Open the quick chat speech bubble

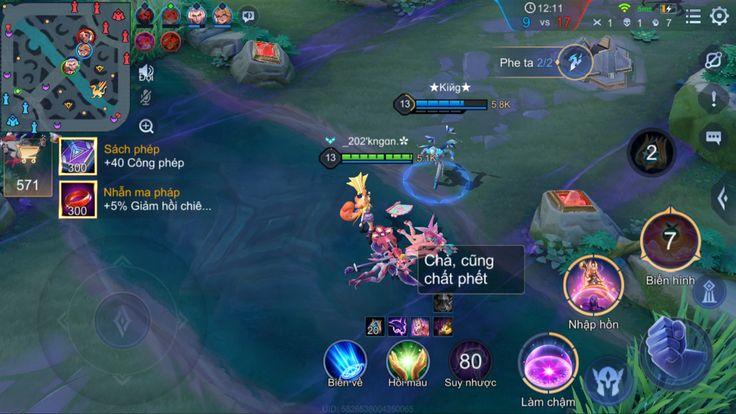[x=713, y=138]
